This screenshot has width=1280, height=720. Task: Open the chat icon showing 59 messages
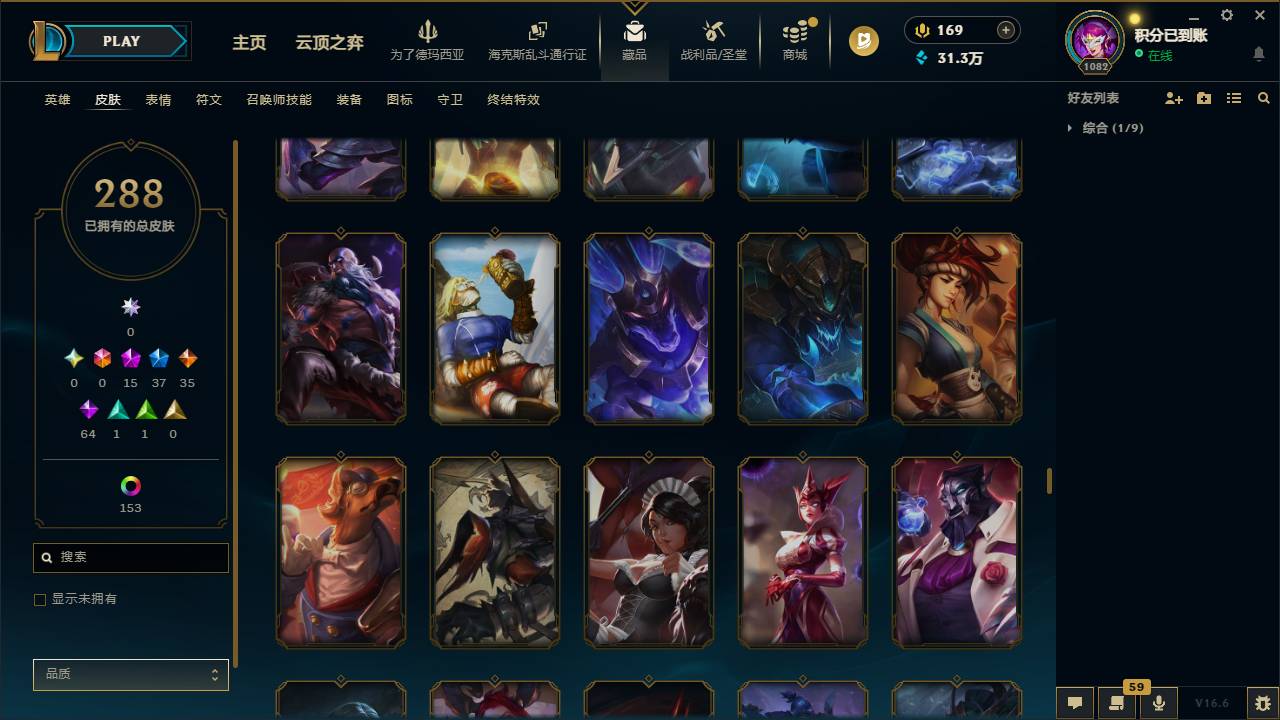point(1117,702)
